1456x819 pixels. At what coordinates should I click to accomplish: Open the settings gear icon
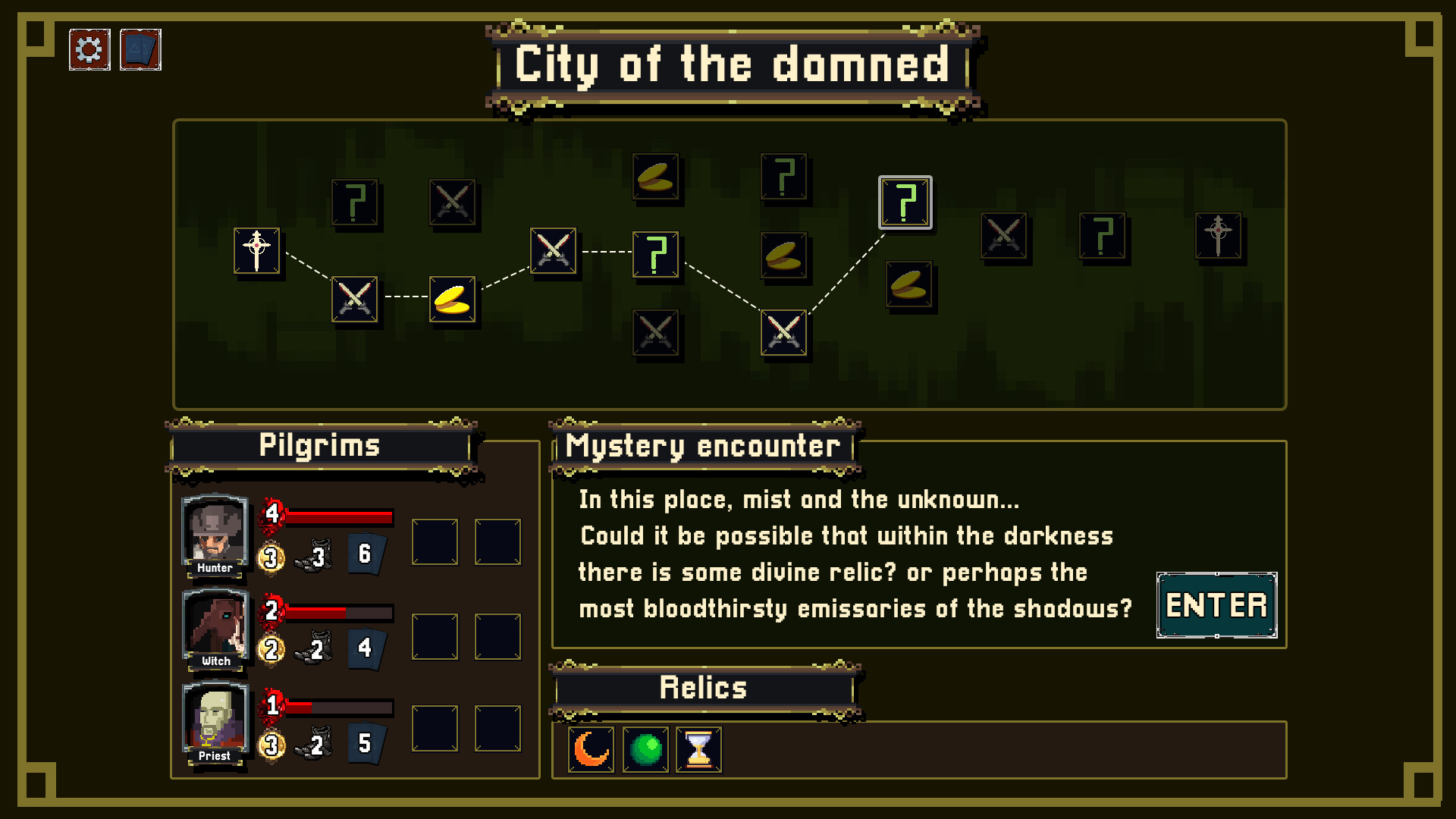(x=89, y=49)
